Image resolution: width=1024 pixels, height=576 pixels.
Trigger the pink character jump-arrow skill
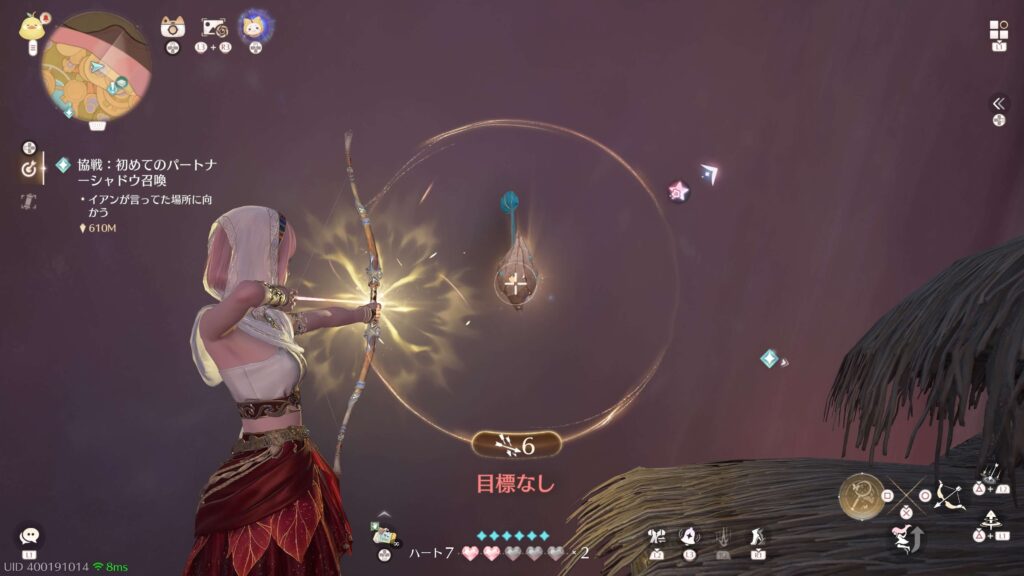(905, 538)
